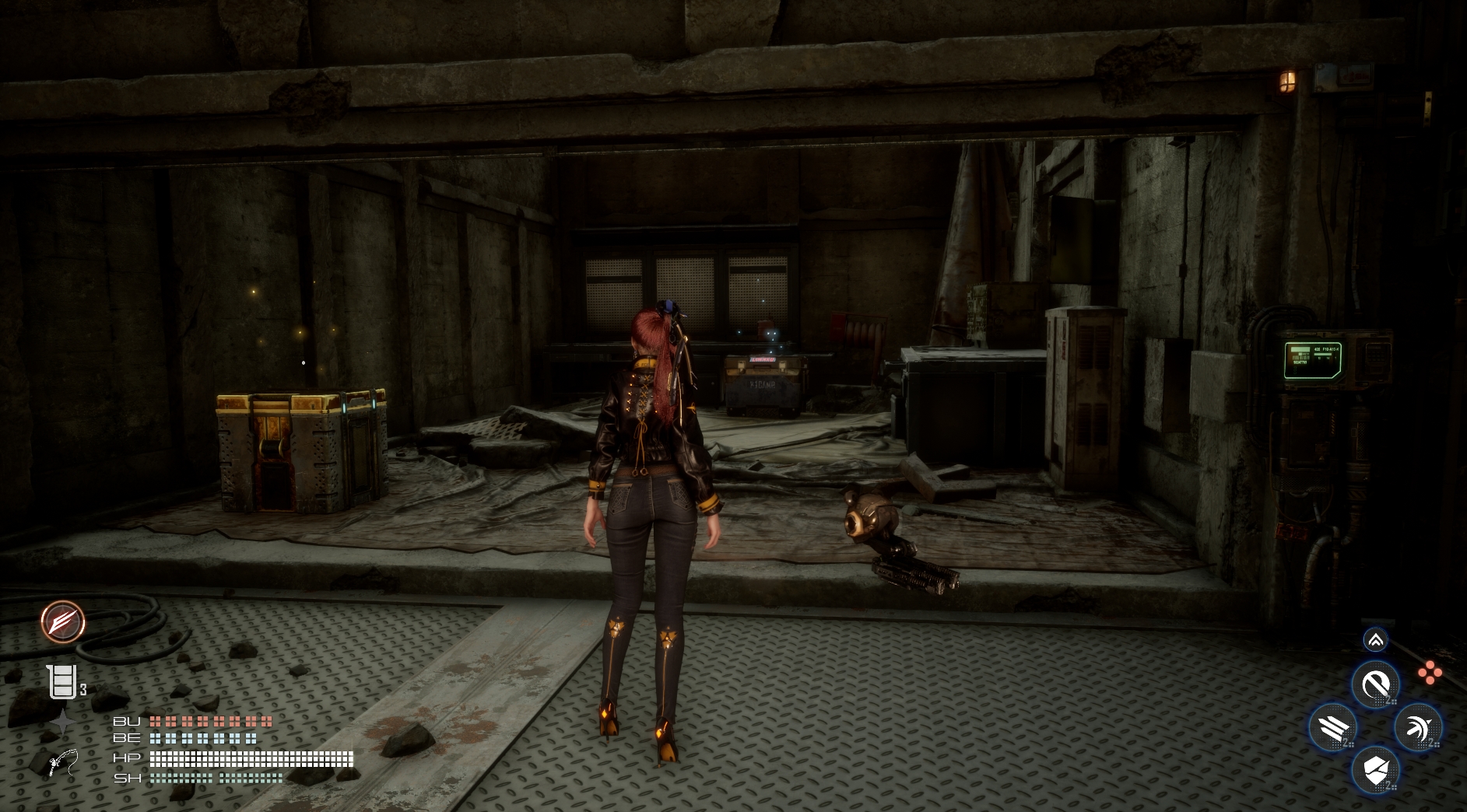Activate the shield breaker beta skill
The height and width of the screenshot is (812, 1467).
tap(1375, 771)
